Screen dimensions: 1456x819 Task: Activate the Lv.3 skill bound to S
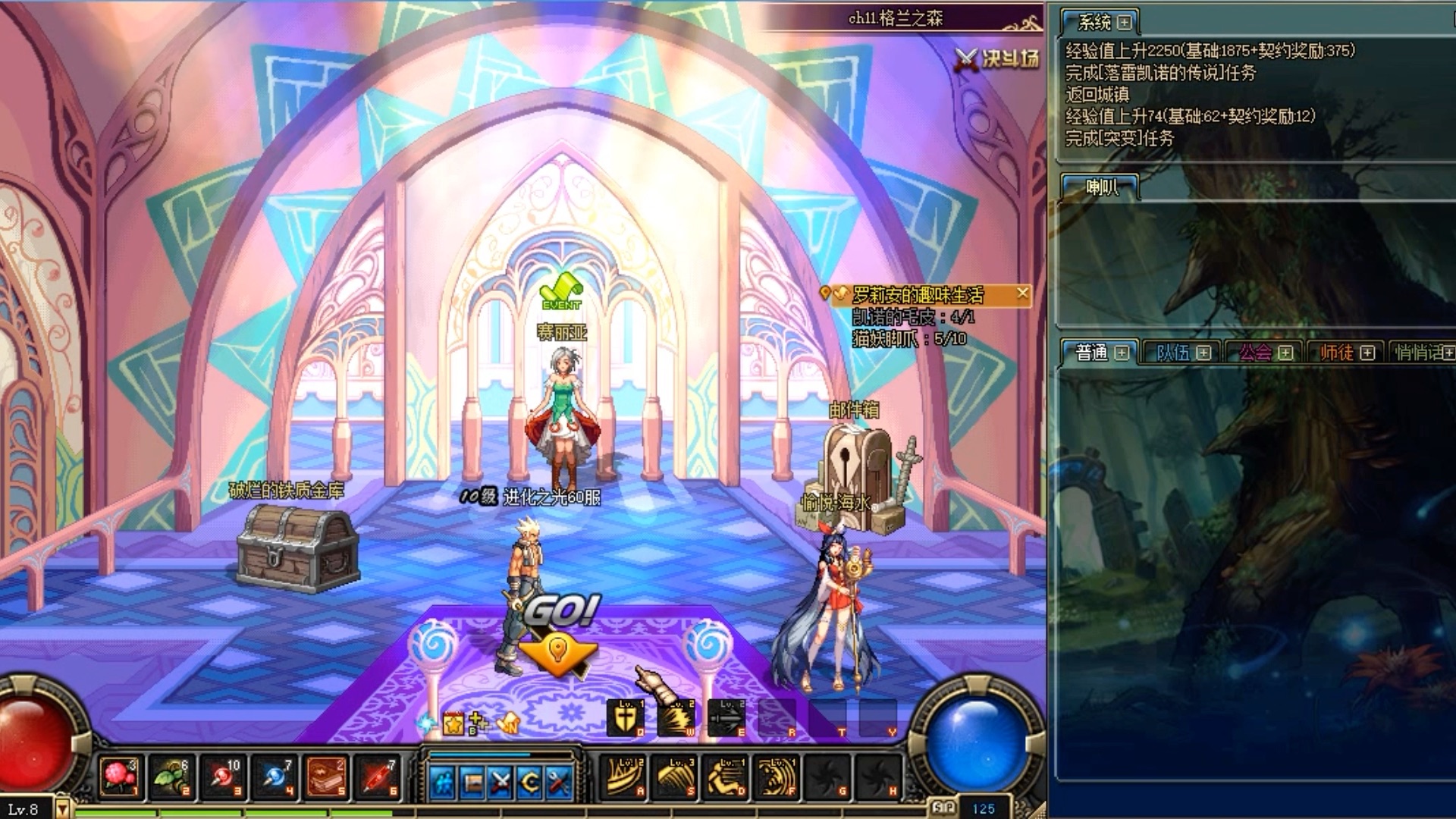pos(676,777)
